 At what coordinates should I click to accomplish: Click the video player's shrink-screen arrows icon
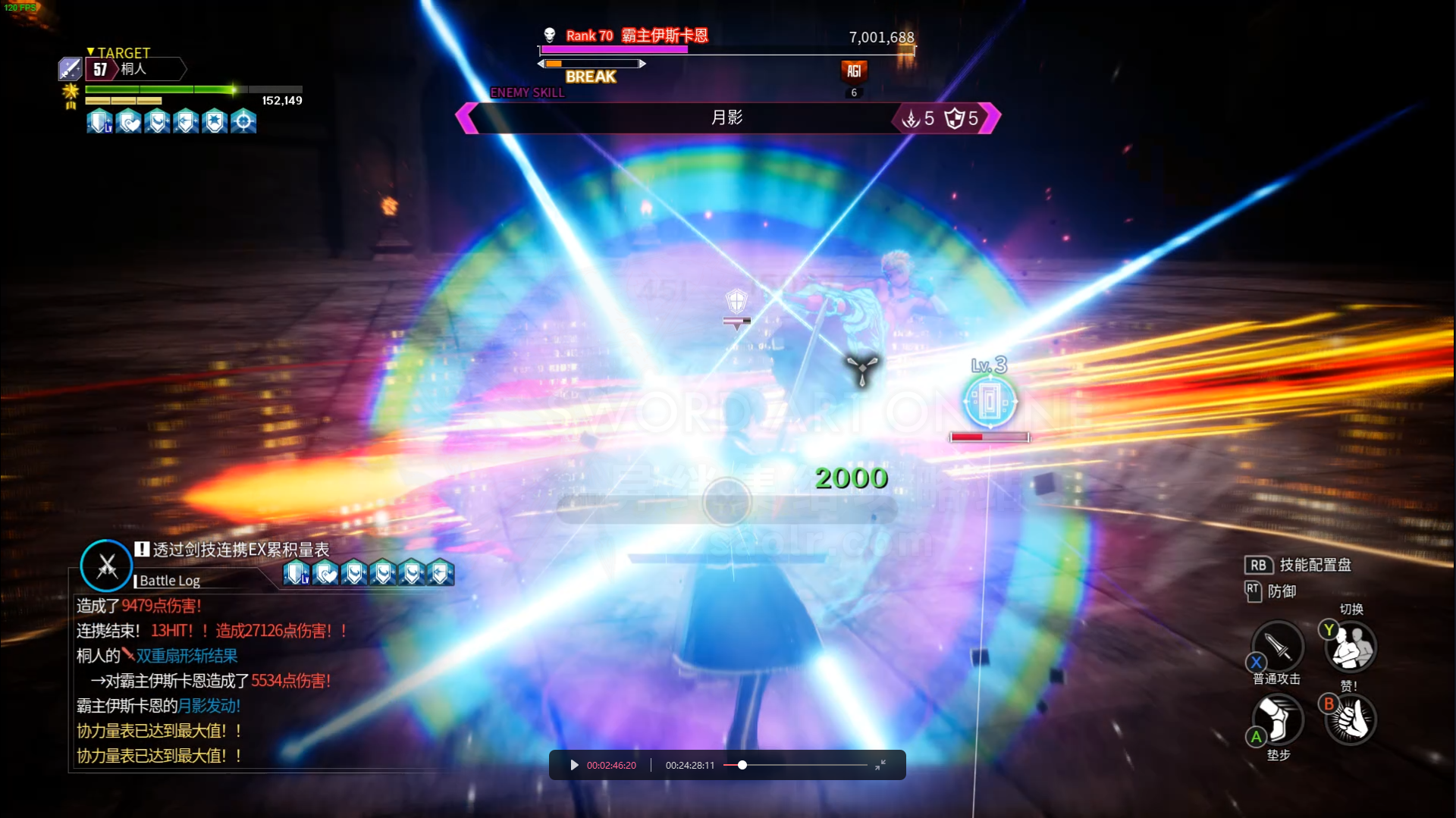[x=880, y=765]
